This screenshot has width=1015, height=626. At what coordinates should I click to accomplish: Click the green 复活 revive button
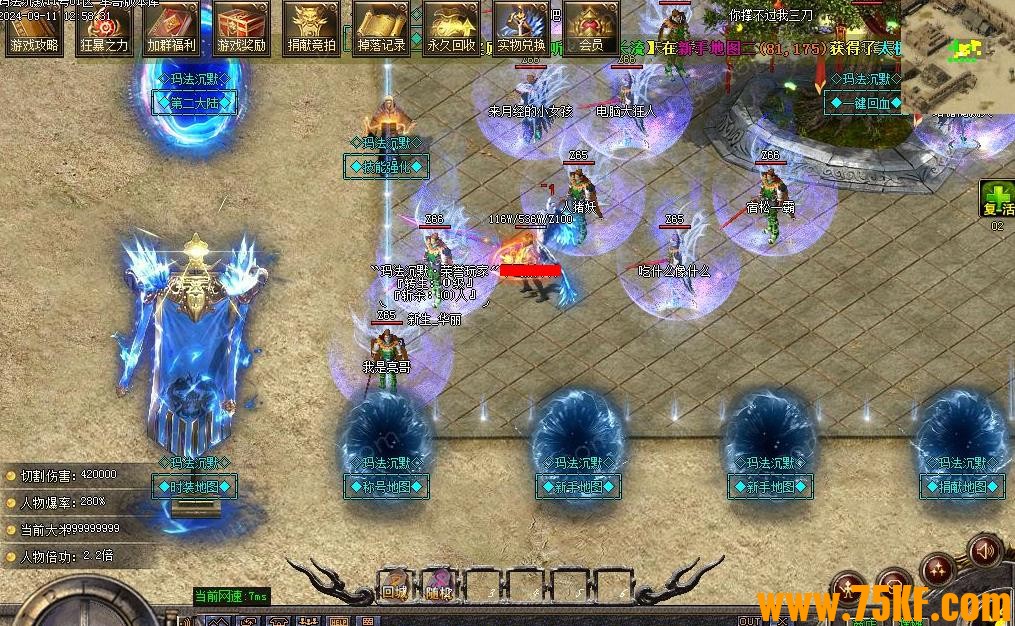tap(997, 200)
